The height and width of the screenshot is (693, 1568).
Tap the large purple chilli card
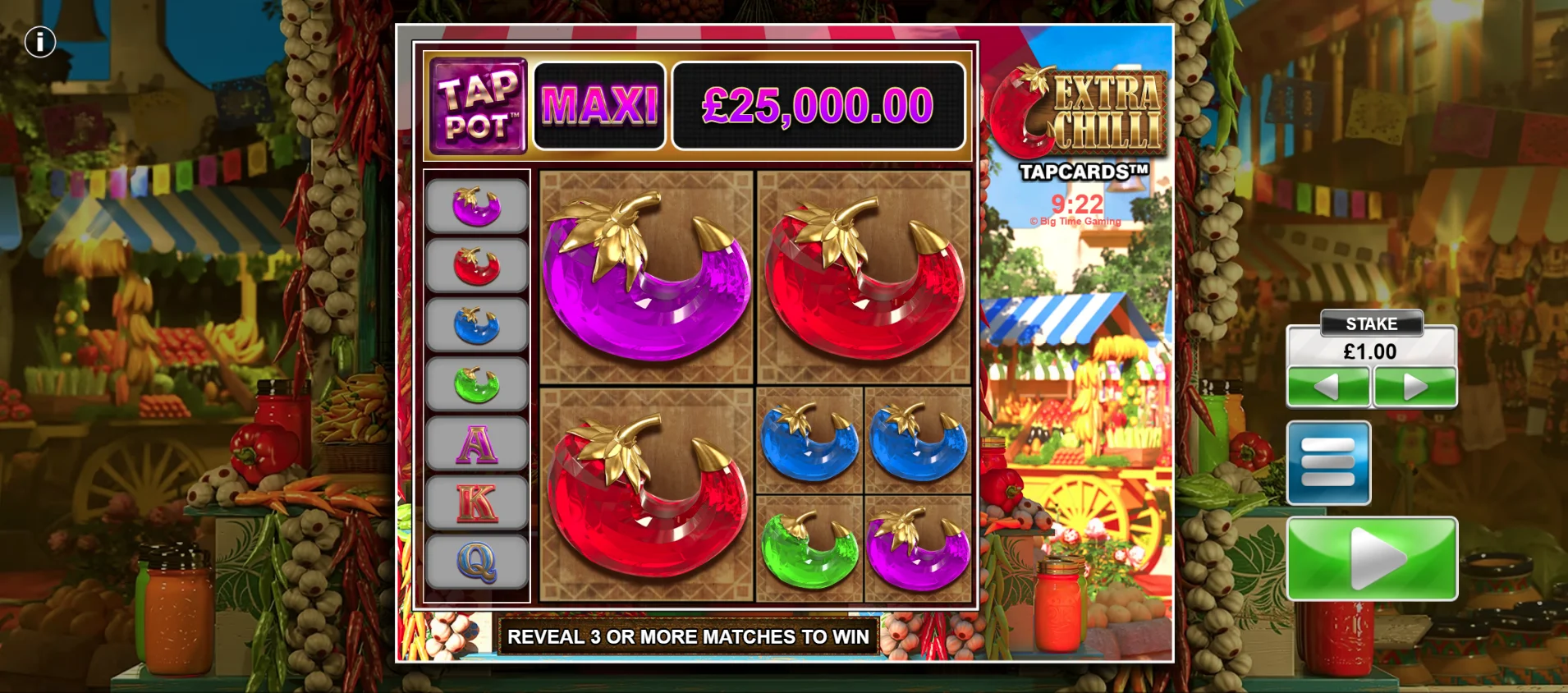click(x=646, y=277)
